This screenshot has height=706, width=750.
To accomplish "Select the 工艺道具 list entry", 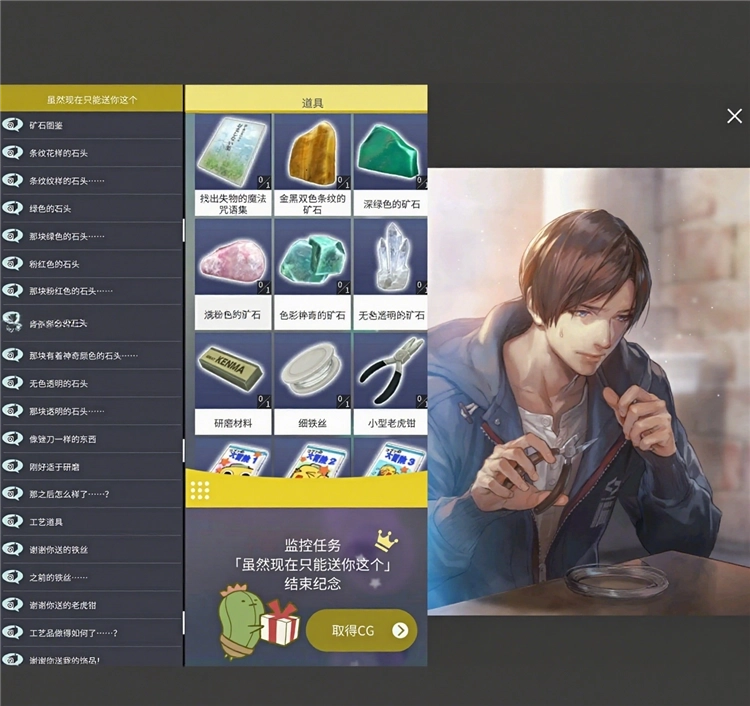I will coord(90,521).
